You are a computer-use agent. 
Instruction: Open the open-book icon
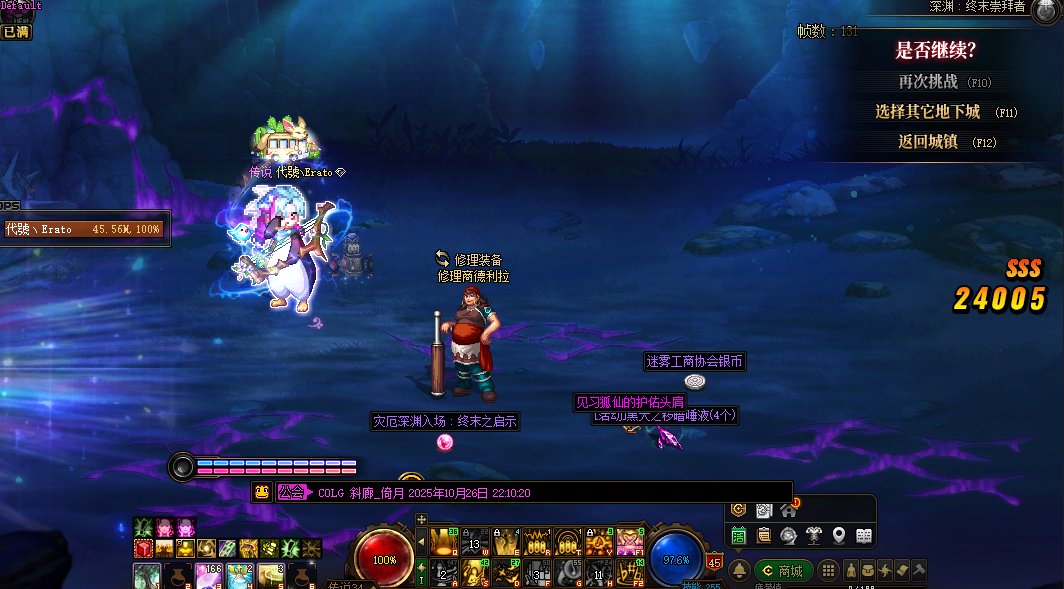click(864, 536)
